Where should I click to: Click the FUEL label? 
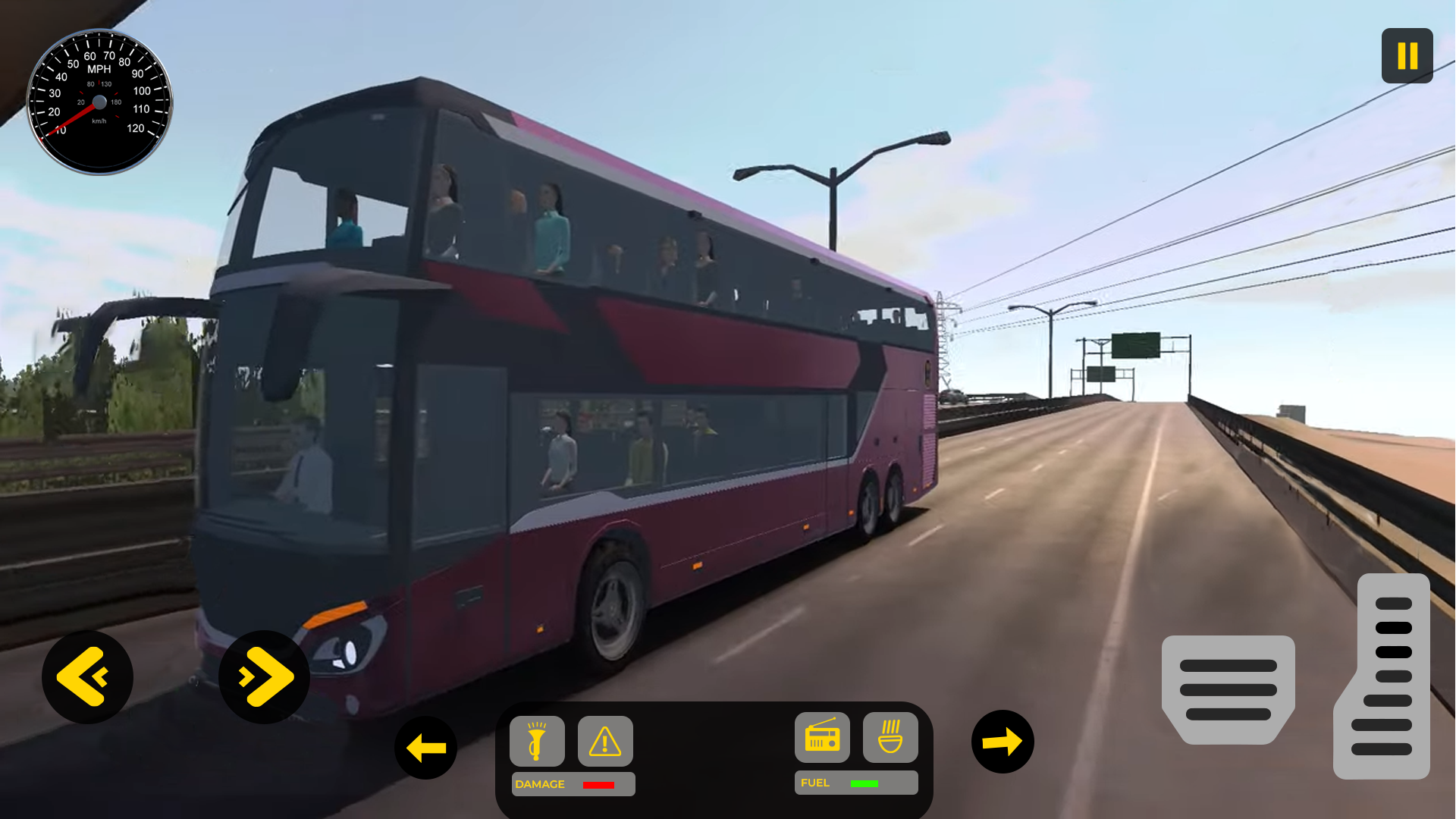click(815, 783)
